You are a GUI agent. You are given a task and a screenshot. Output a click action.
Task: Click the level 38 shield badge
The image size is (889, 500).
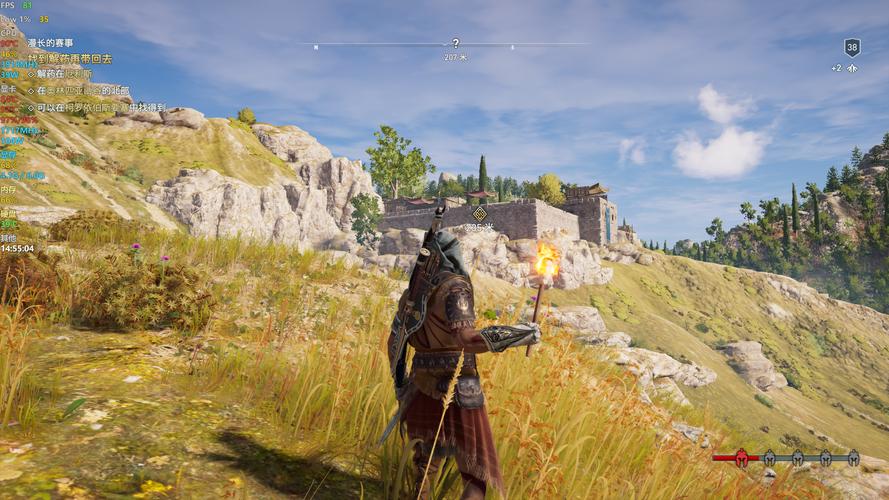click(x=852, y=47)
